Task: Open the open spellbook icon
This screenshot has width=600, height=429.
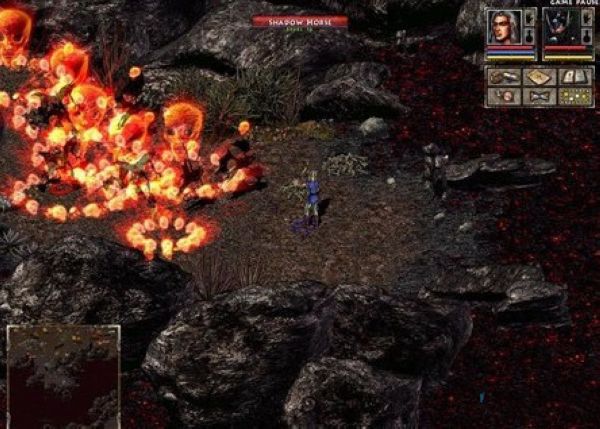Action: tap(576, 77)
